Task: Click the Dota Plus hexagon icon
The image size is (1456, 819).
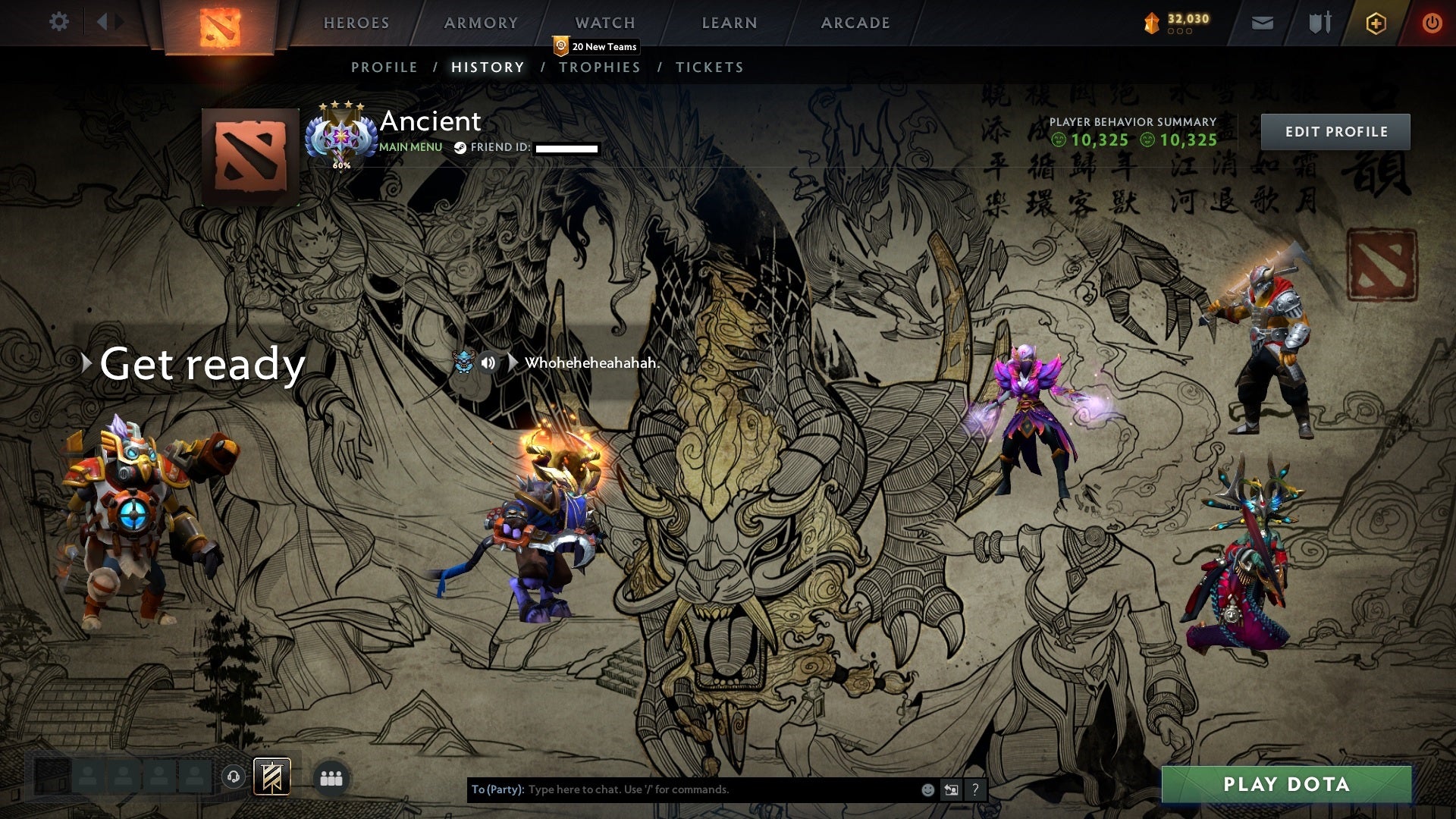Action: click(1375, 21)
